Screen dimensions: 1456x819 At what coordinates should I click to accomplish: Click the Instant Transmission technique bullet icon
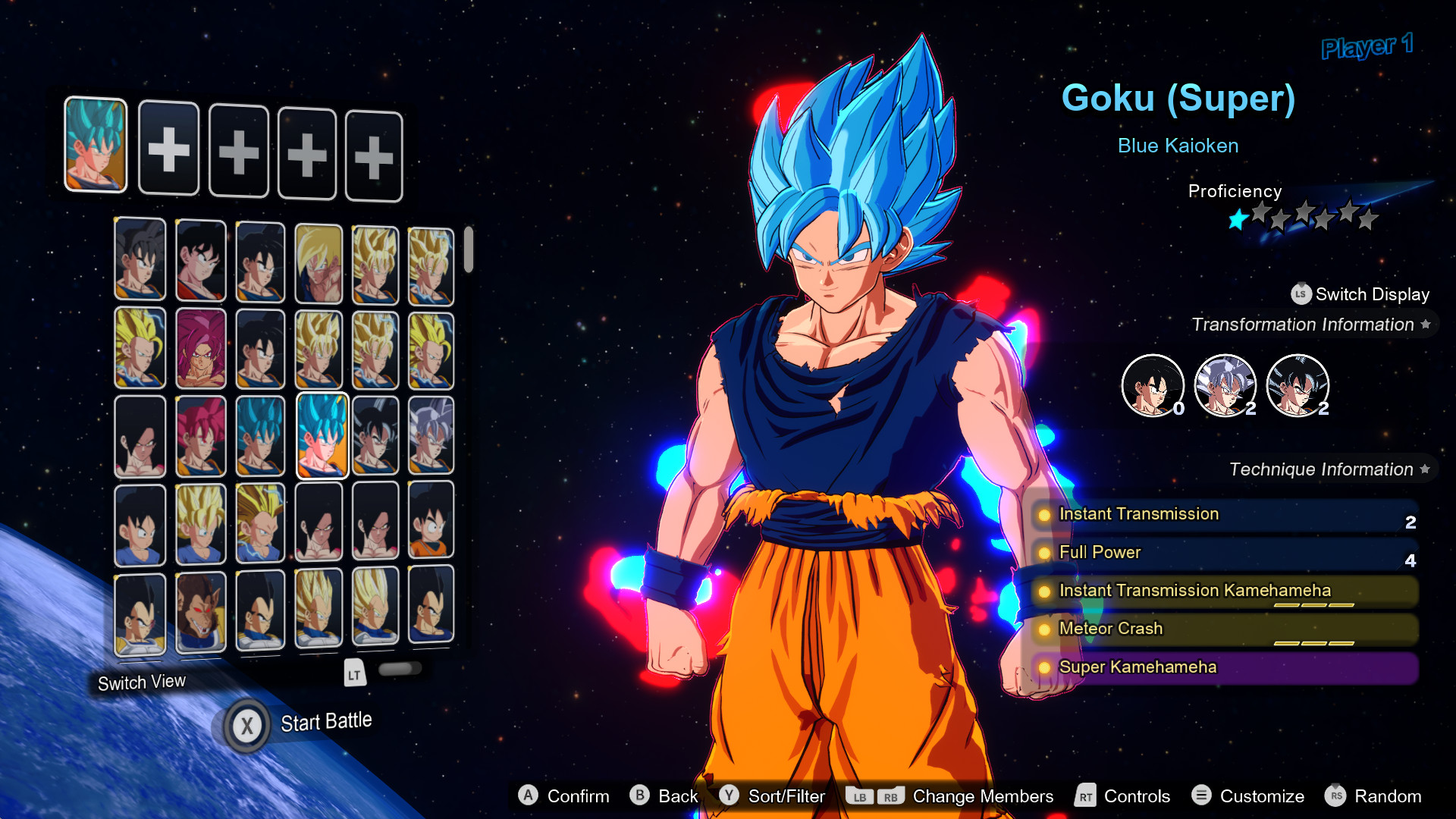[x=1046, y=515]
